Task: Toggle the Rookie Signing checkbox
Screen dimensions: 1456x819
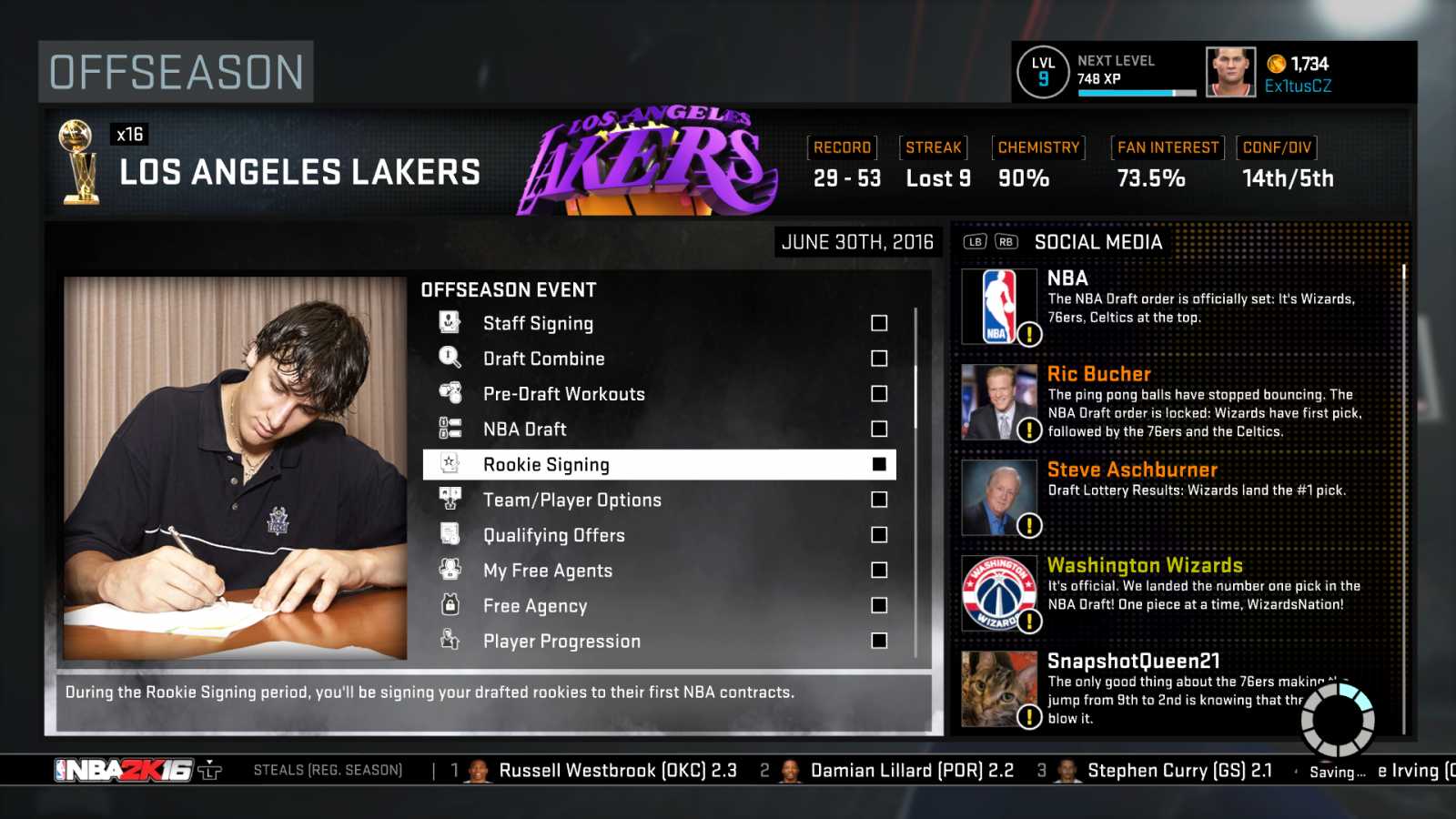Action: pyautogui.click(x=877, y=463)
